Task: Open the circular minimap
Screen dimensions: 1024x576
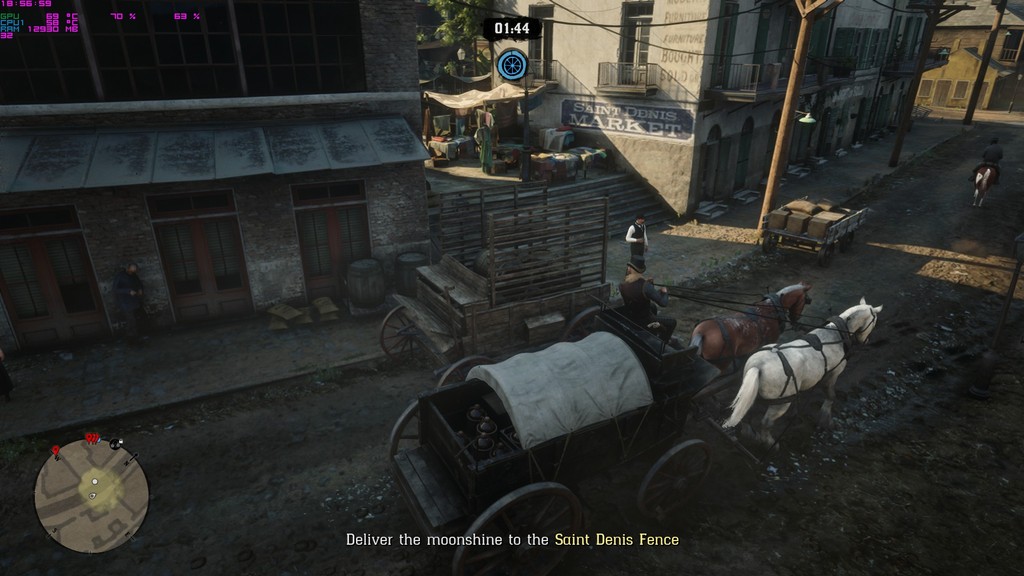Action: pos(91,496)
